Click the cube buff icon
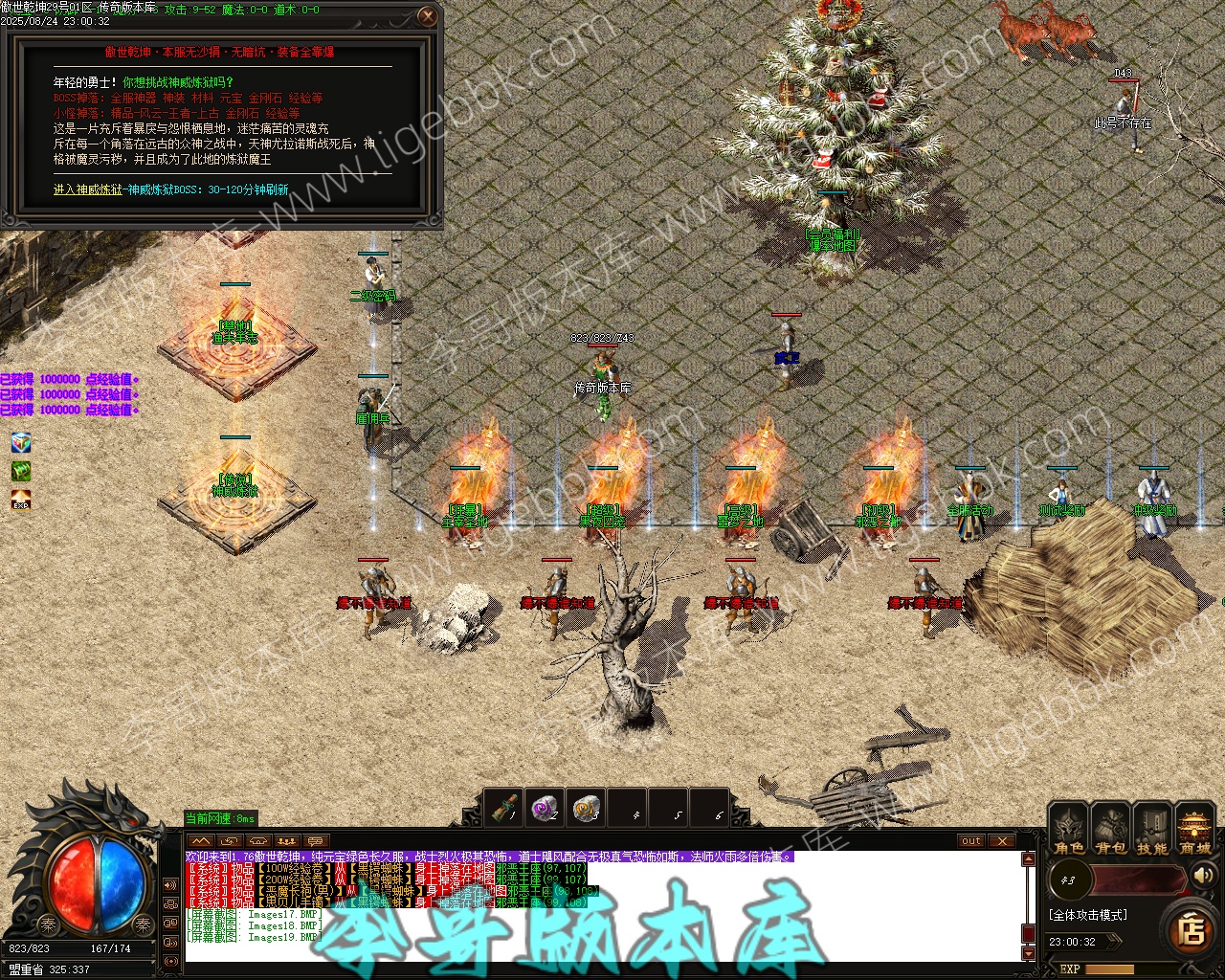 pos(21,442)
